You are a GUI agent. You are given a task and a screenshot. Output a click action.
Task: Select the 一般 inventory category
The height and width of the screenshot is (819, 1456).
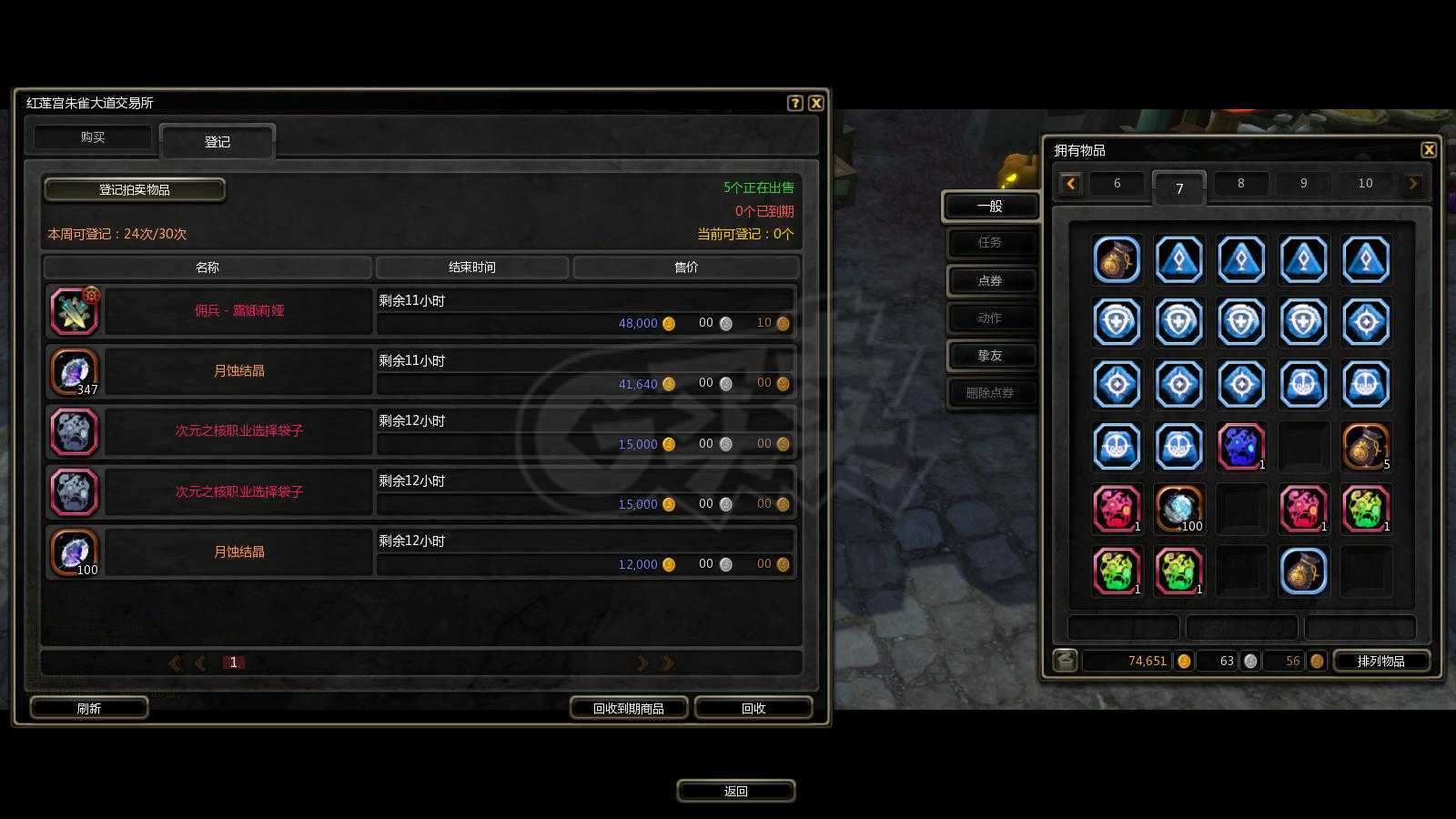989,207
